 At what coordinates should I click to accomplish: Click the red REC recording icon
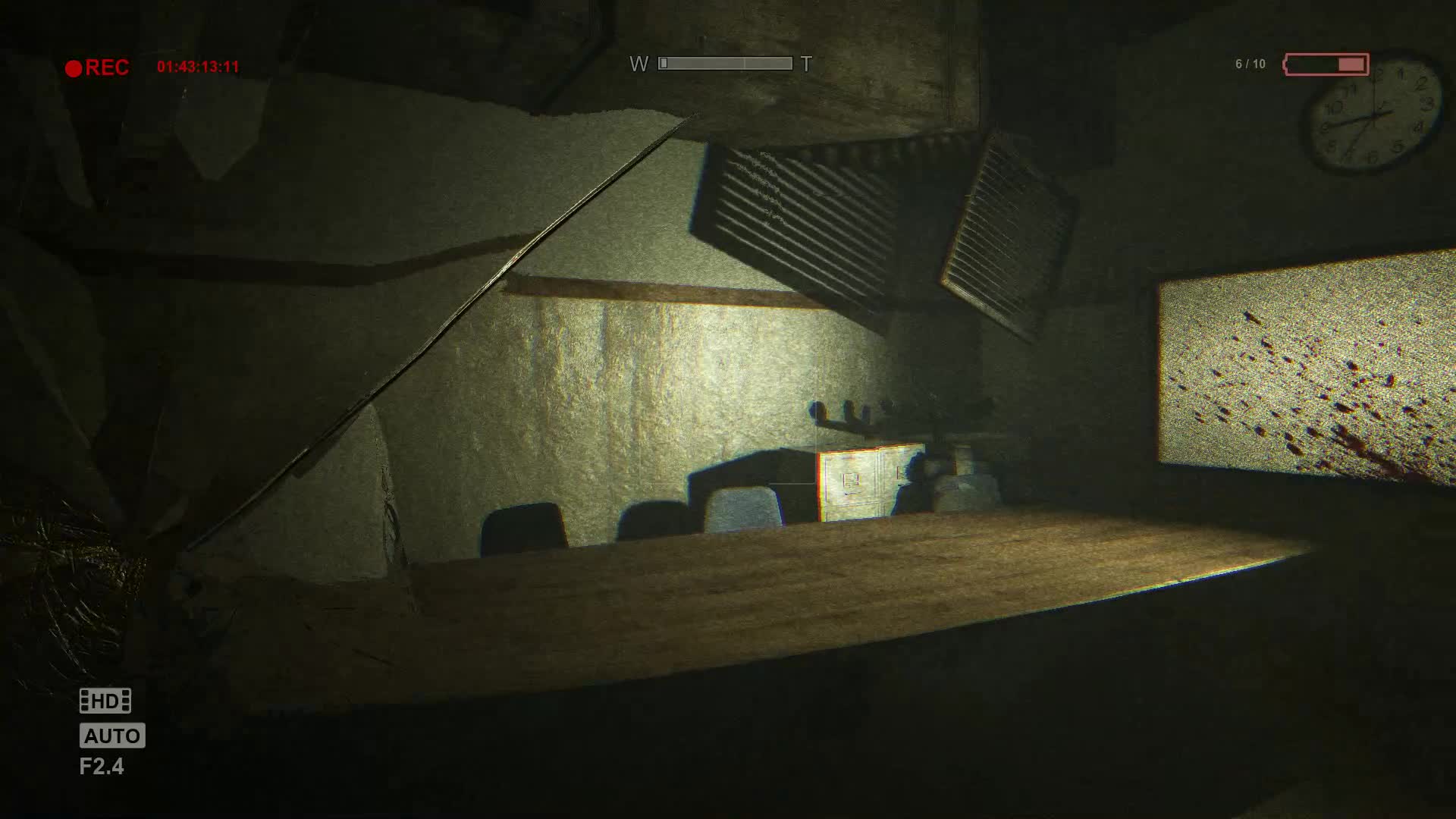click(x=76, y=67)
